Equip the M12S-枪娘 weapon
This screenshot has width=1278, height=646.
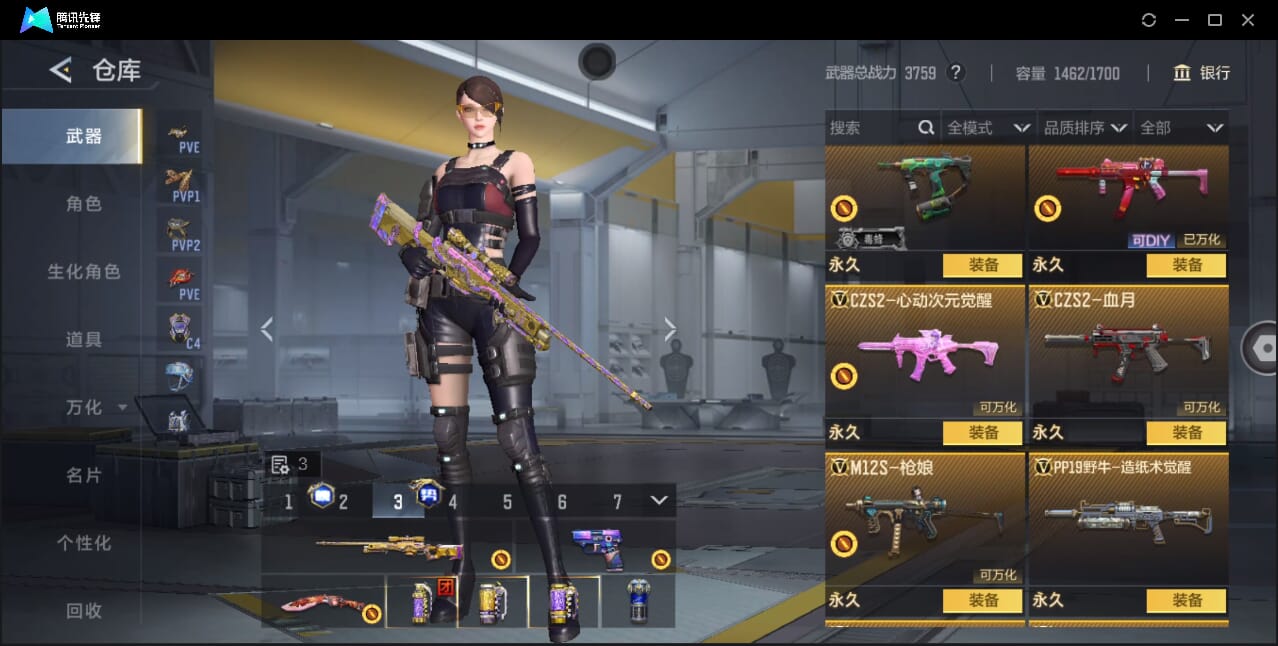click(982, 601)
